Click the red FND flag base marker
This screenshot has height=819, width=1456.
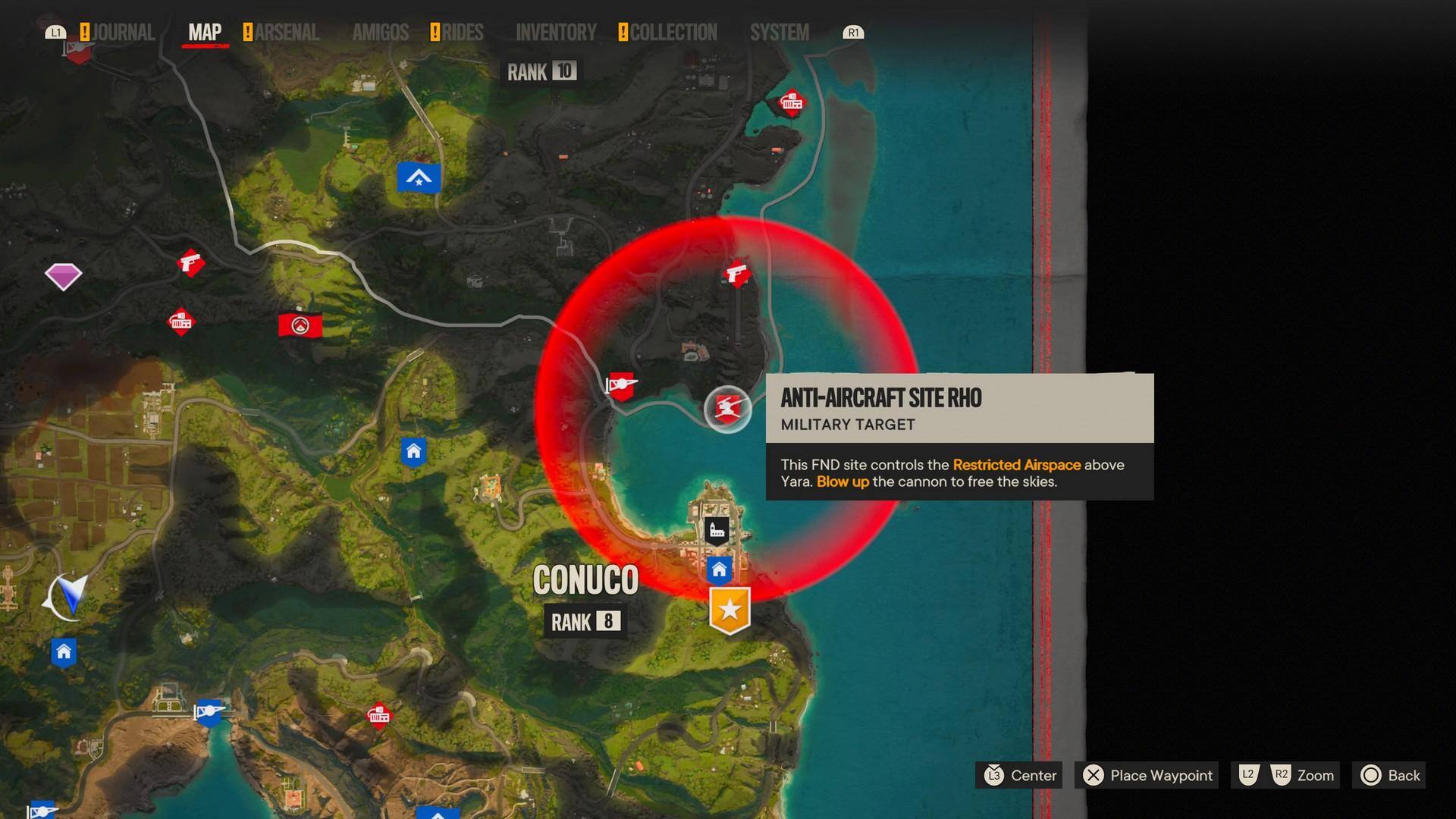point(300,325)
